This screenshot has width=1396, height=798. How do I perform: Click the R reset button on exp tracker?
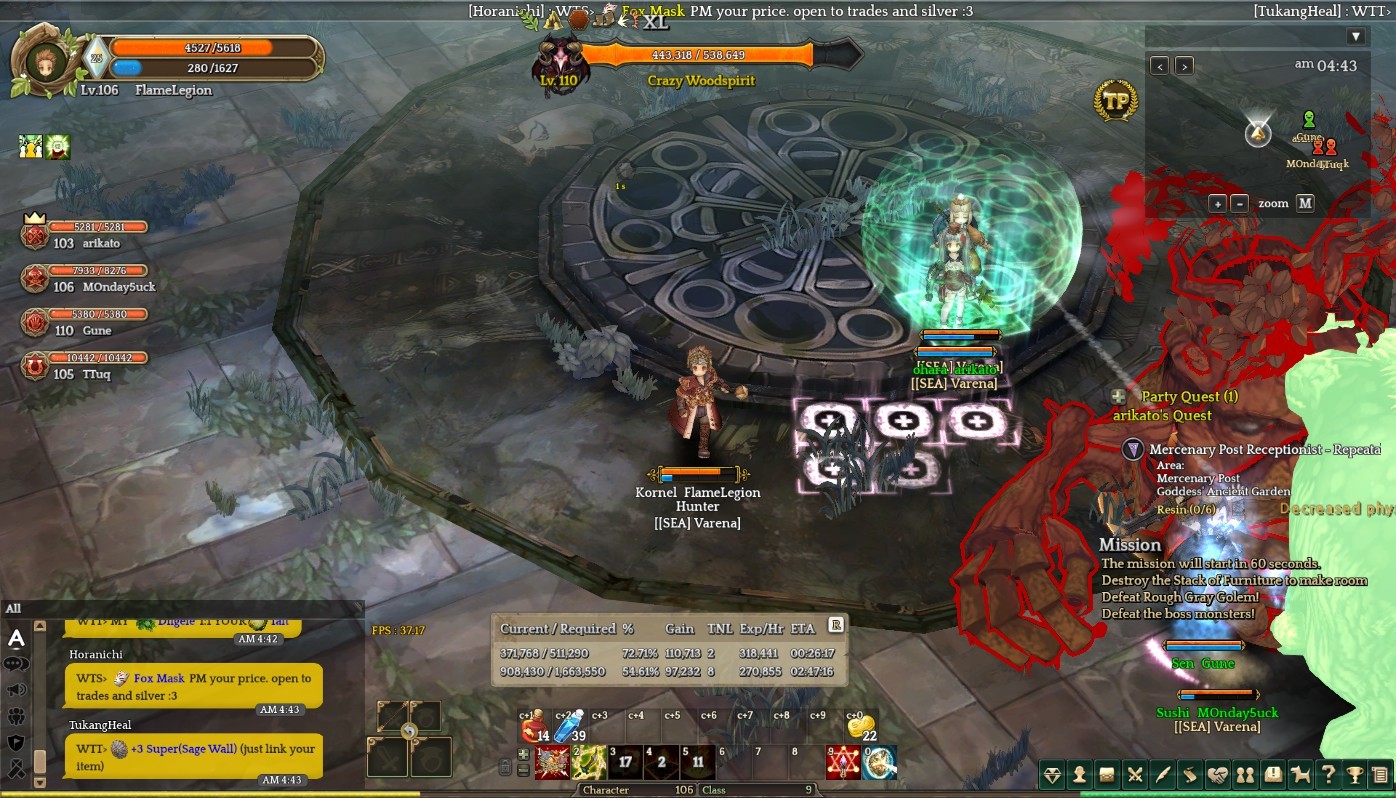pos(836,625)
